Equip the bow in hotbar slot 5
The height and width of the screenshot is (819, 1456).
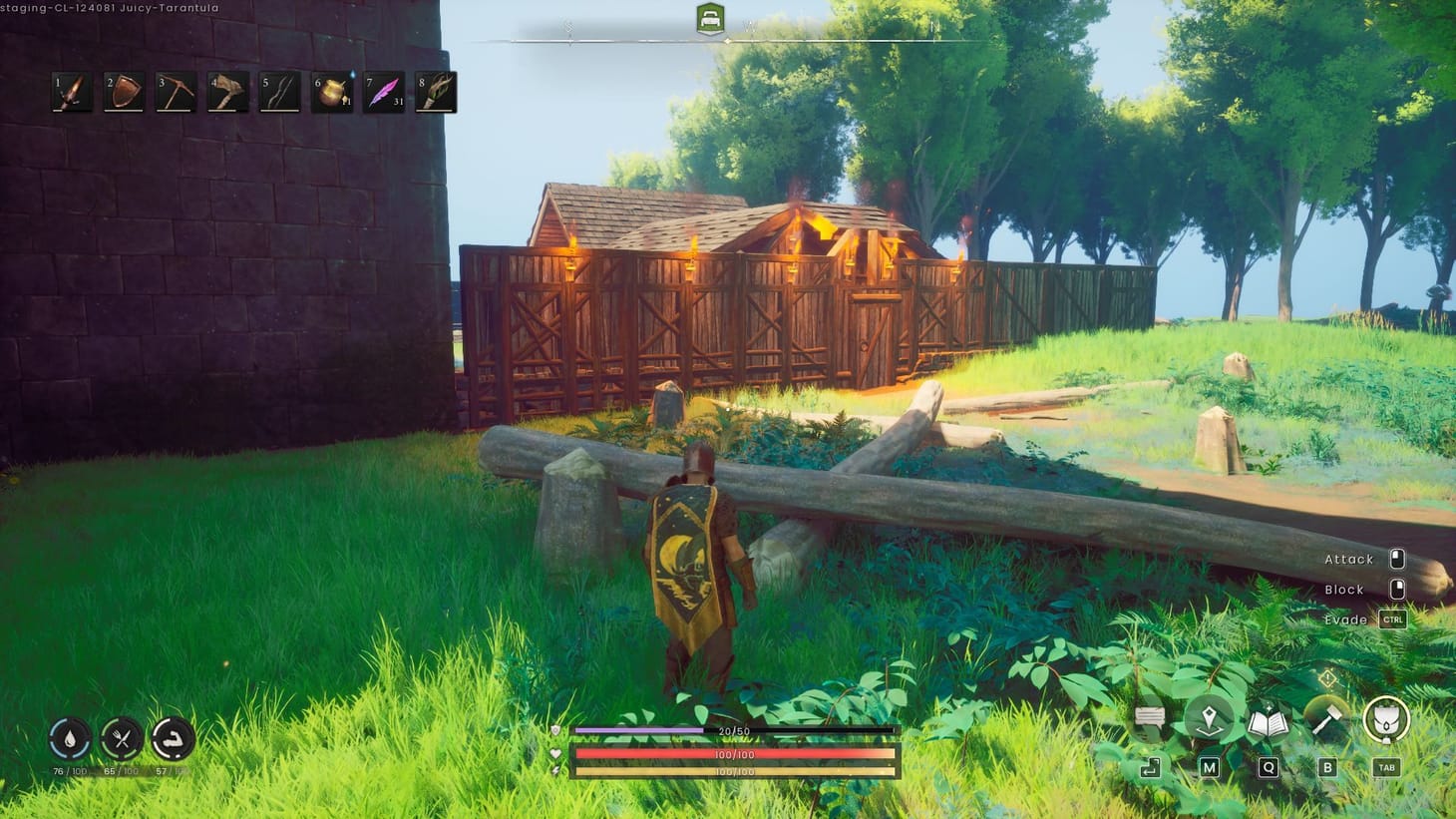pyautogui.click(x=277, y=91)
